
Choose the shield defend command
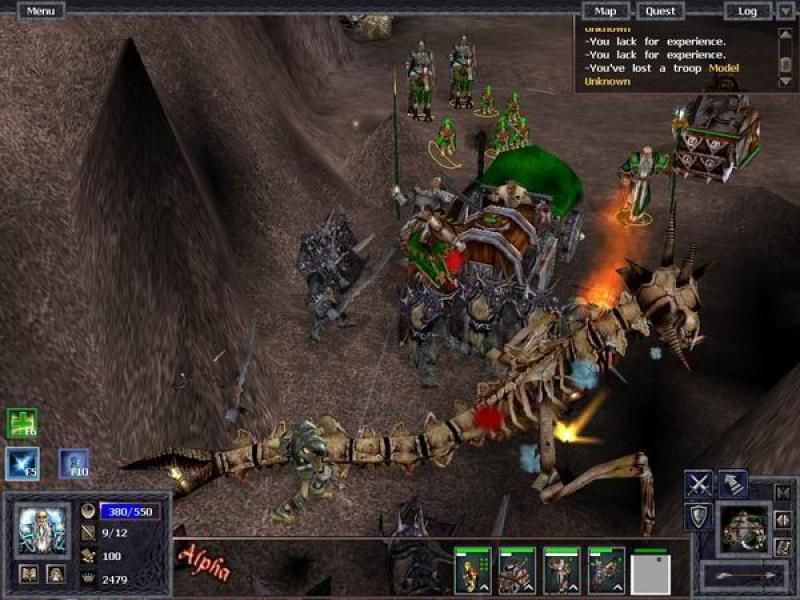698,517
